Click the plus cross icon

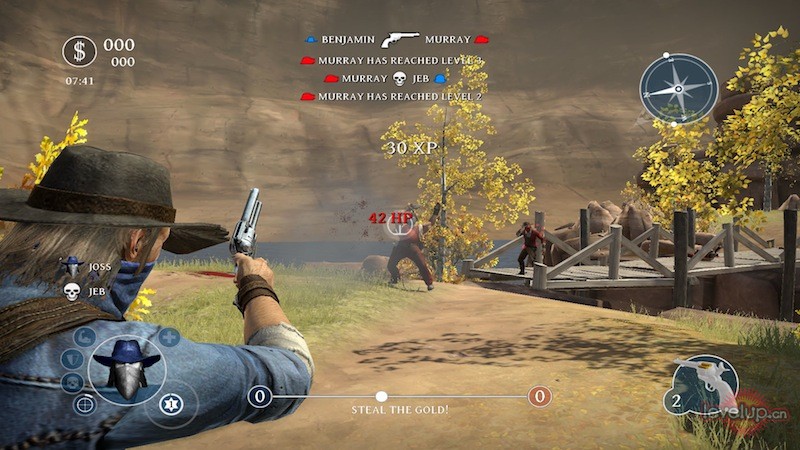[x=169, y=337]
